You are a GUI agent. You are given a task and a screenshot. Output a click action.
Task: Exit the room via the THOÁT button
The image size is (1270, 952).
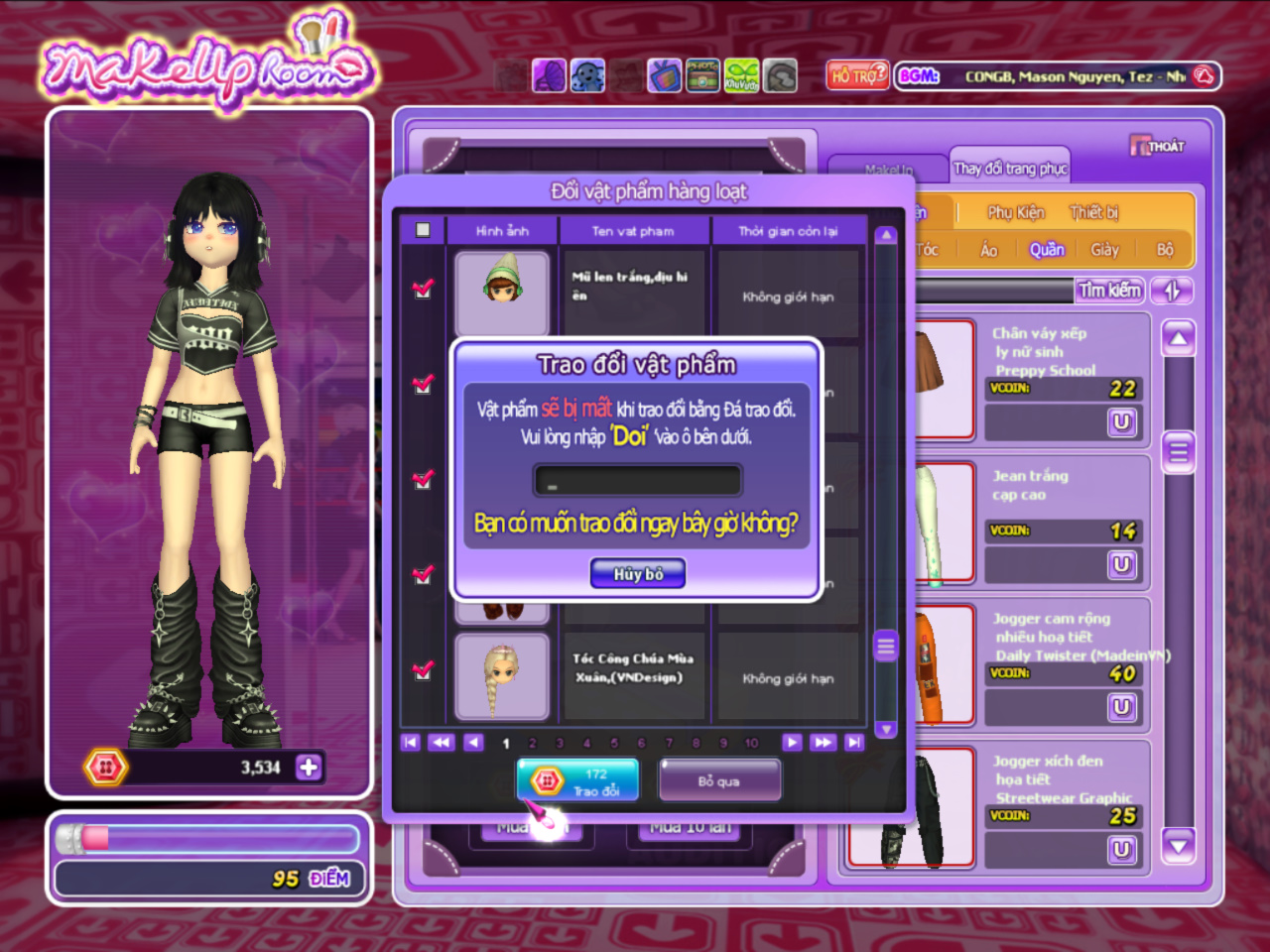coord(1157,146)
